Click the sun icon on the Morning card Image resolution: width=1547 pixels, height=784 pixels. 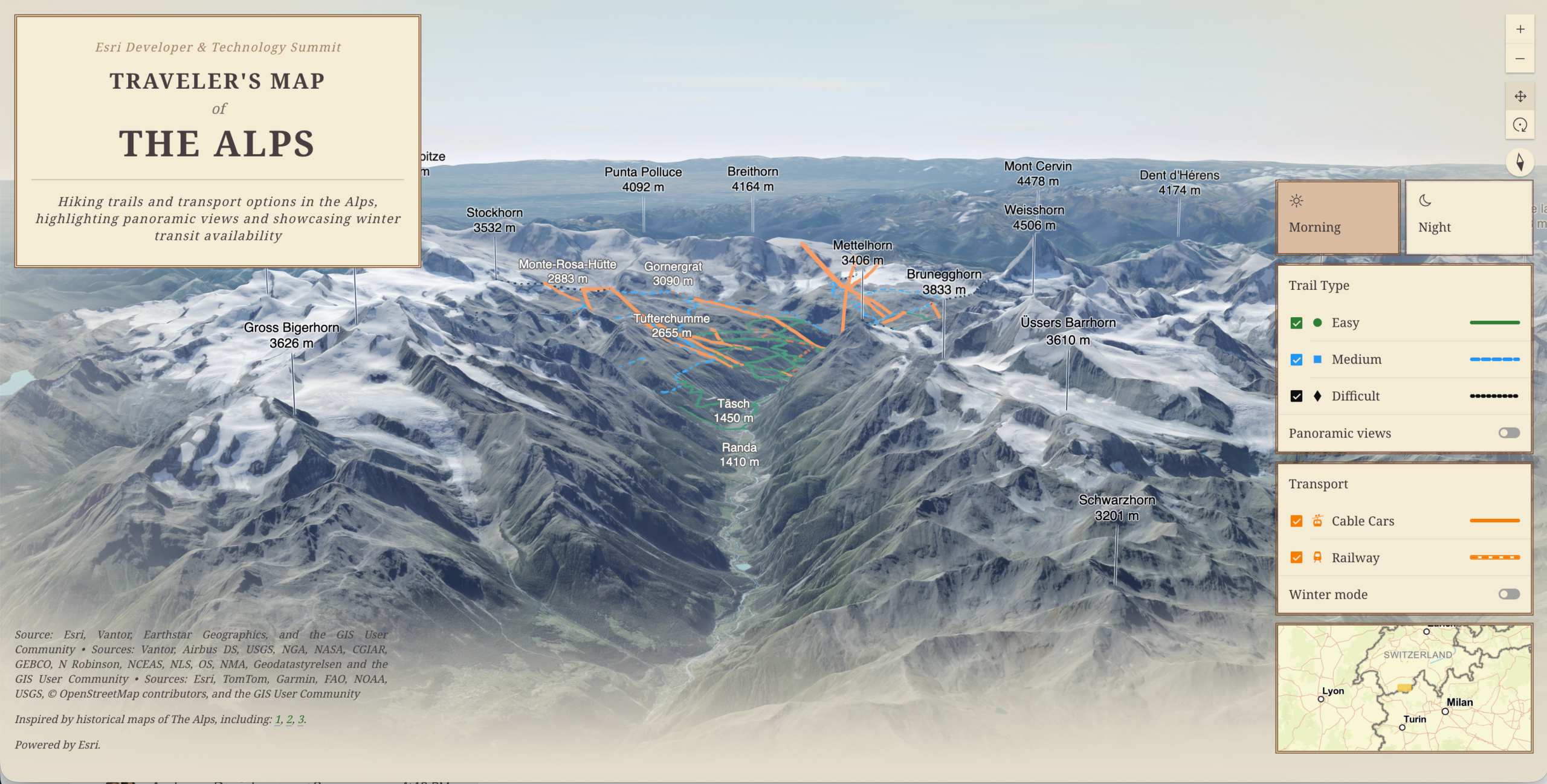[1297, 201]
